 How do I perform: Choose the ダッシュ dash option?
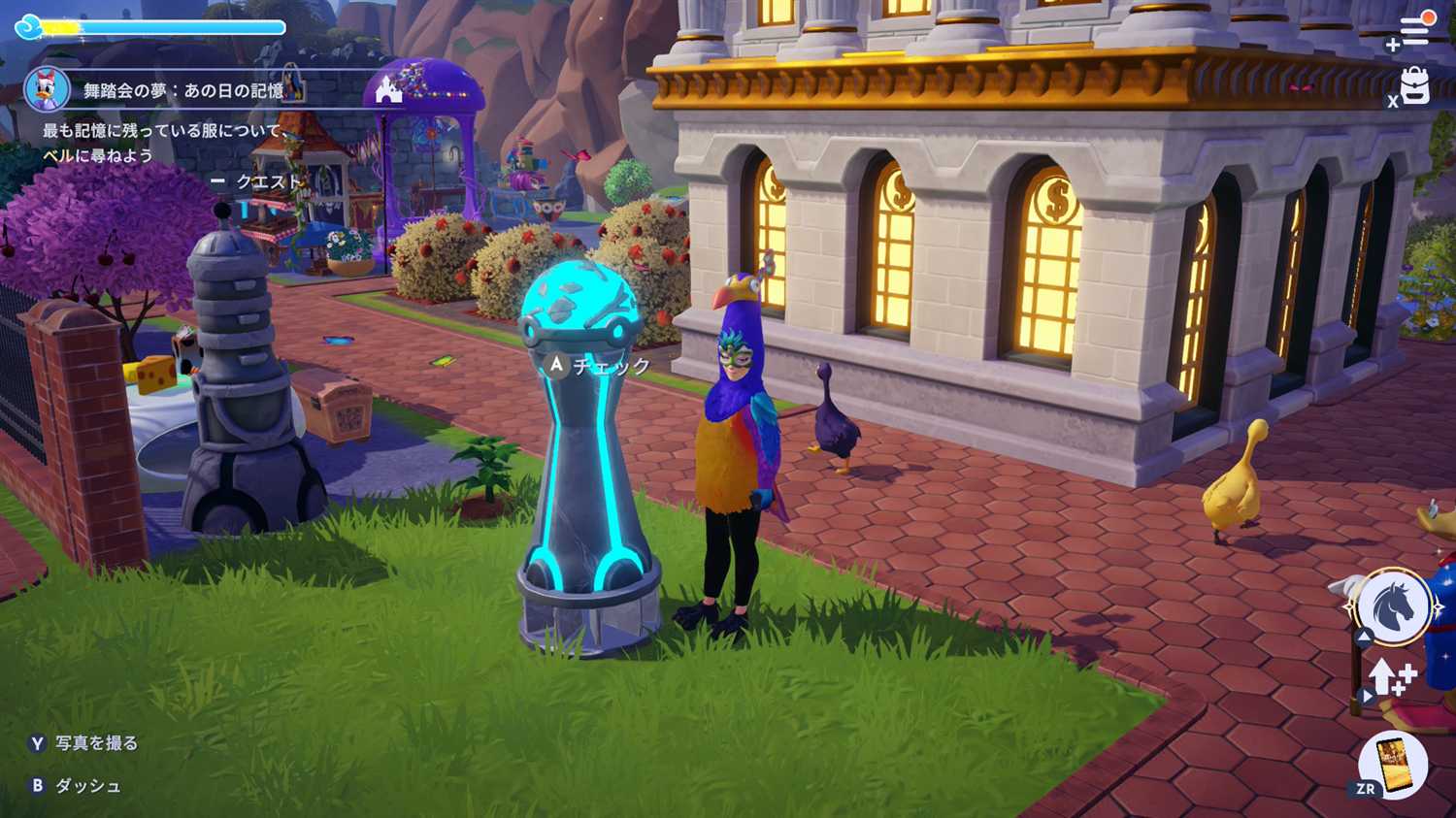(x=87, y=786)
